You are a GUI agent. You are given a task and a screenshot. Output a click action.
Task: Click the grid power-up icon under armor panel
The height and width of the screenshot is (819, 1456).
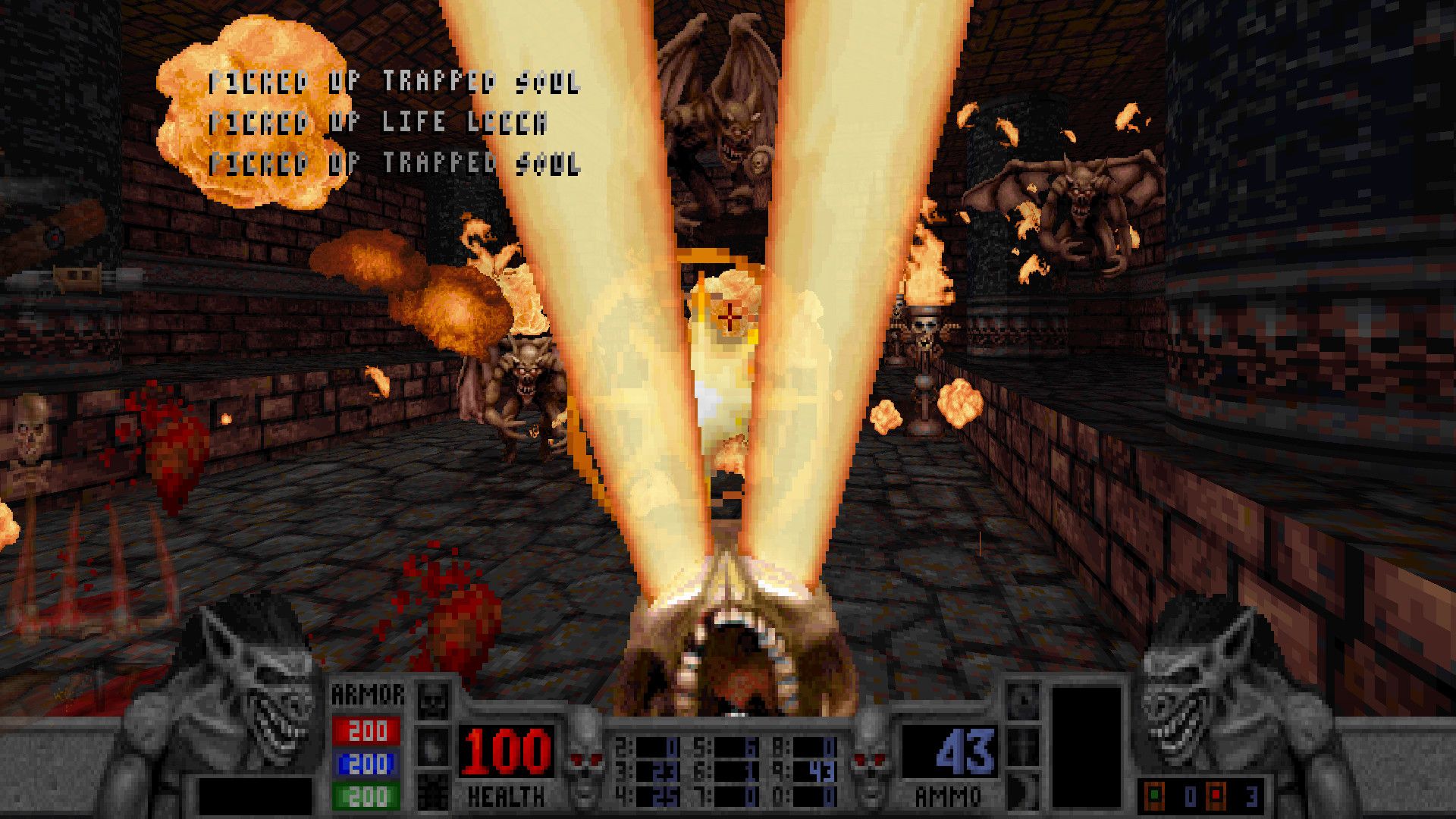(x=432, y=792)
